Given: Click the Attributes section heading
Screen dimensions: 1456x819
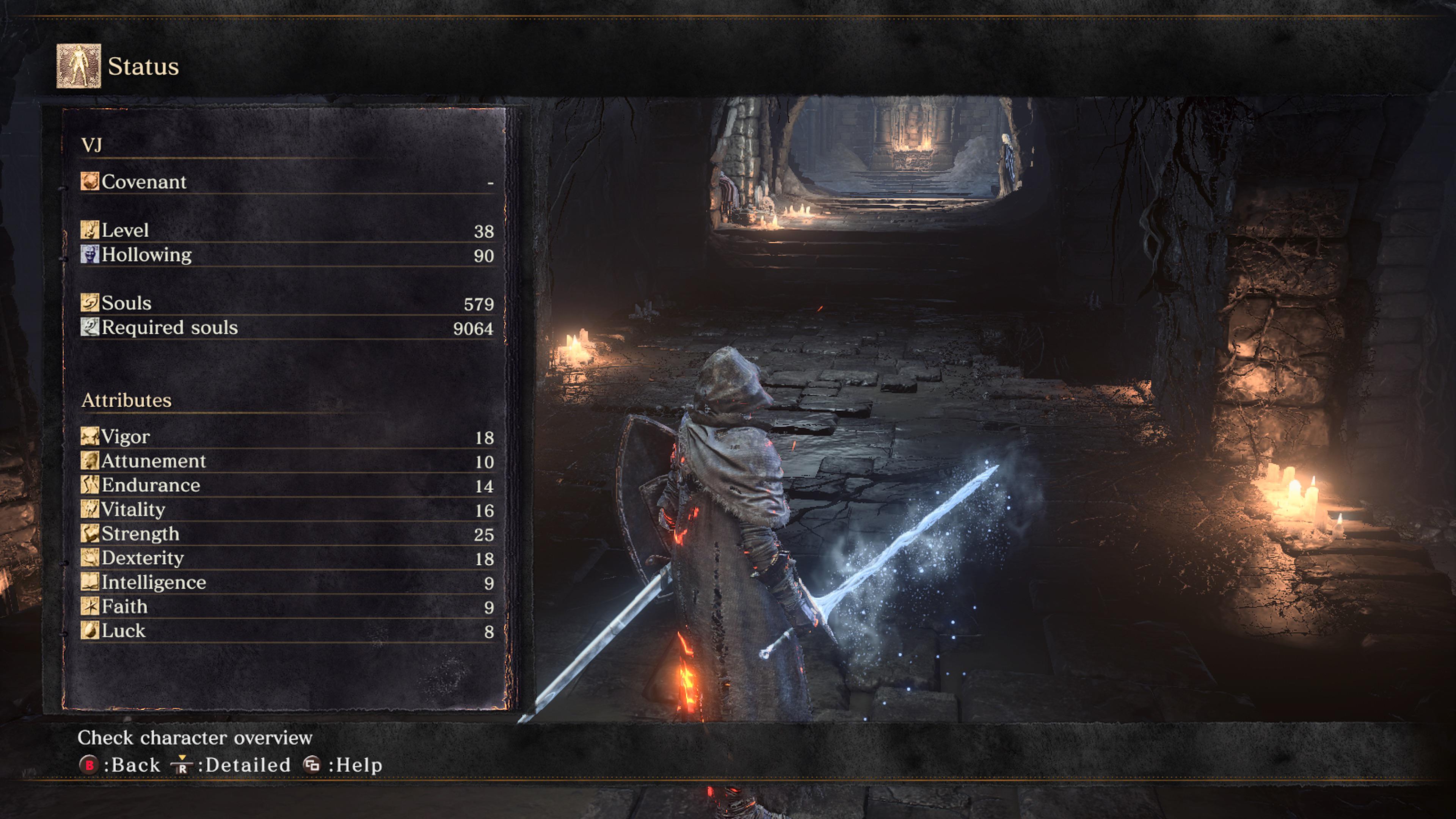Looking at the screenshot, I should [127, 400].
